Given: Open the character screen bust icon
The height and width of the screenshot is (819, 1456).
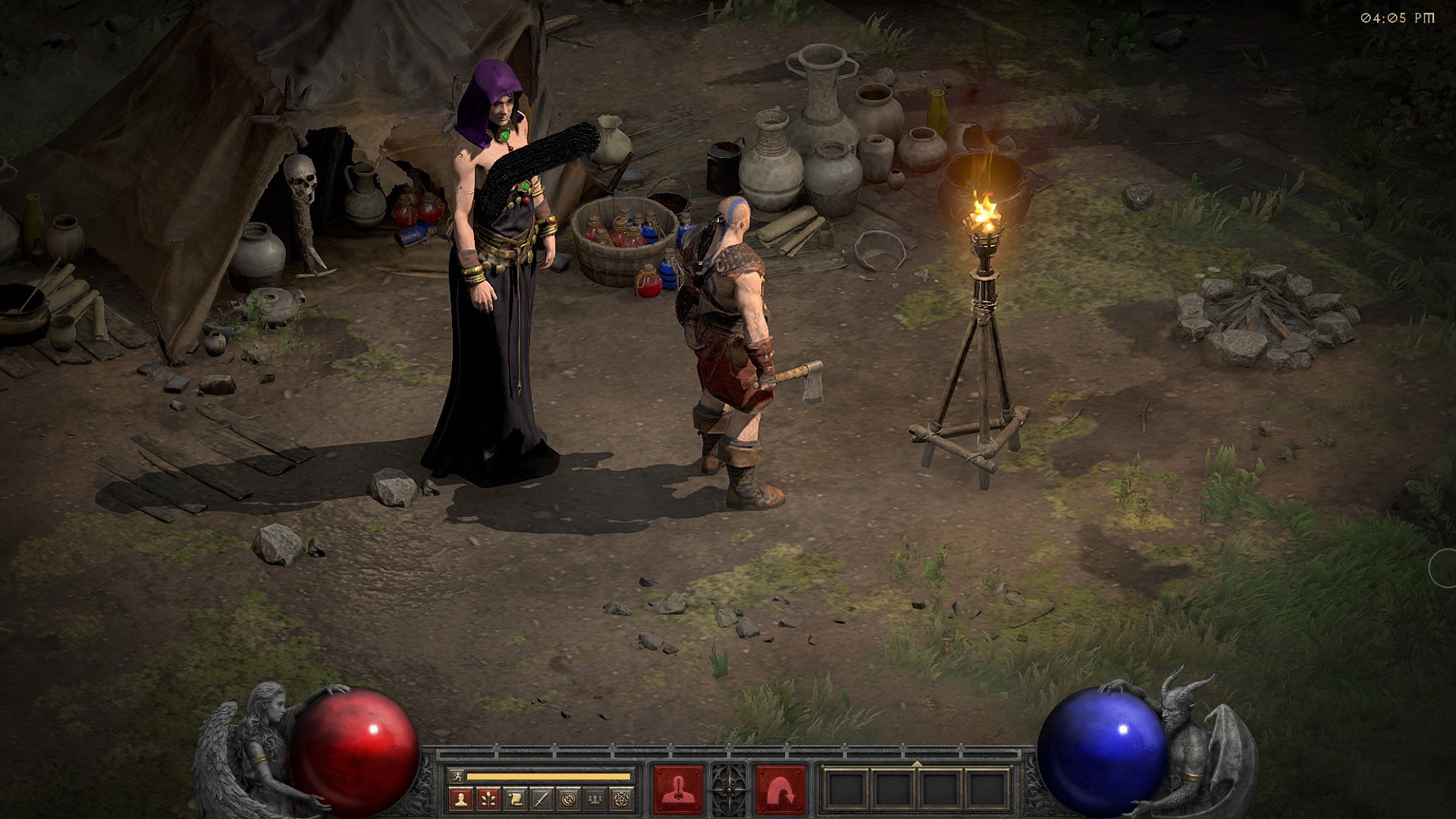Looking at the screenshot, I should click(x=461, y=799).
